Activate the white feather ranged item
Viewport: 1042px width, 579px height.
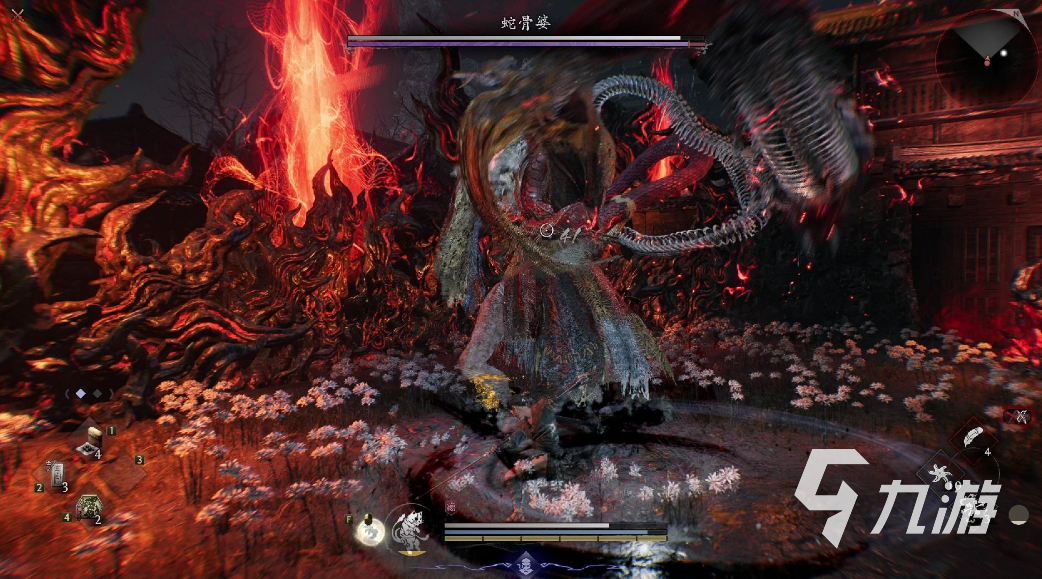[x=971, y=436]
